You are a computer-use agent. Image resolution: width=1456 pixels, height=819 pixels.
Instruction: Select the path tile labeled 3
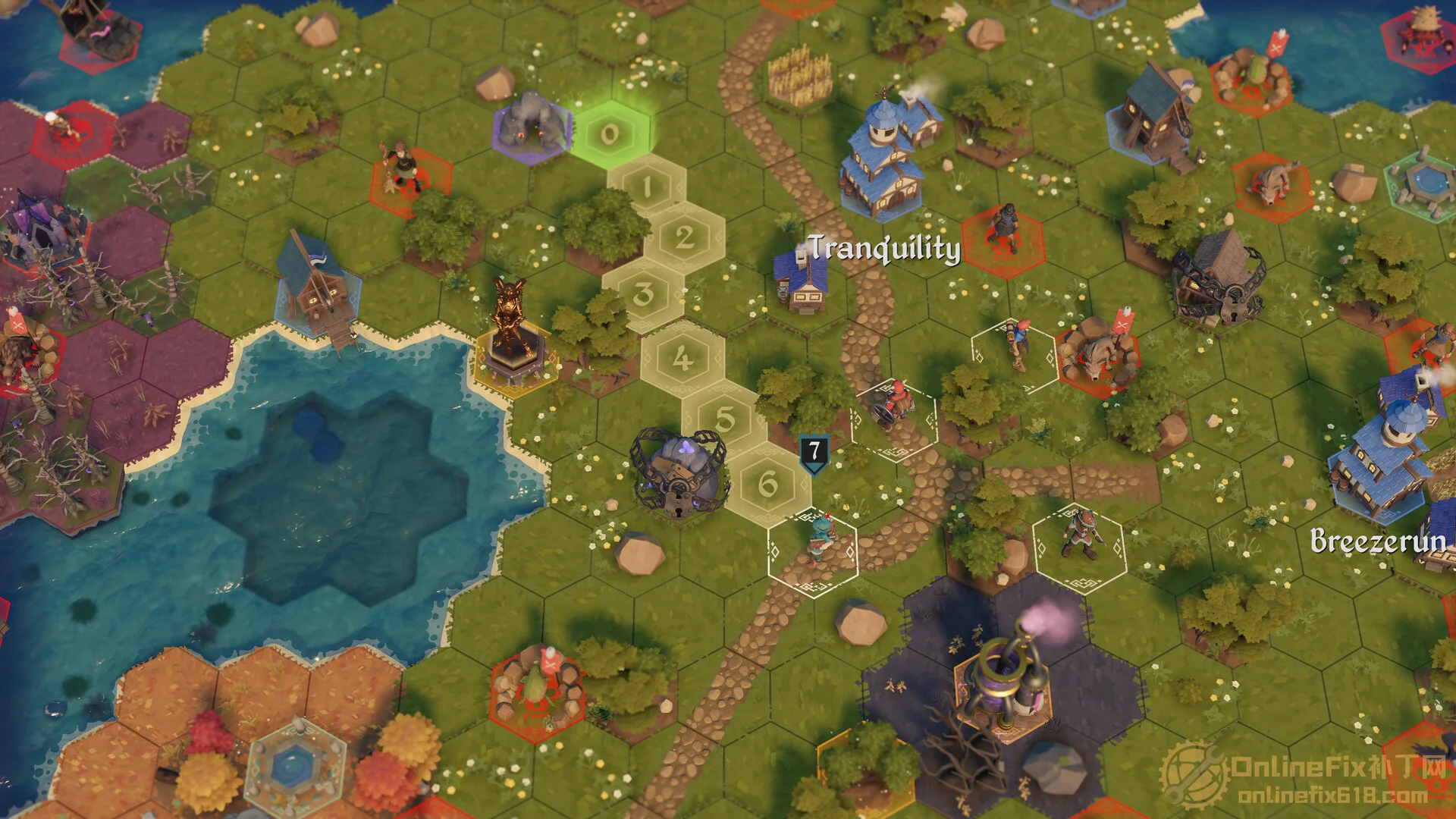click(x=644, y=294)
